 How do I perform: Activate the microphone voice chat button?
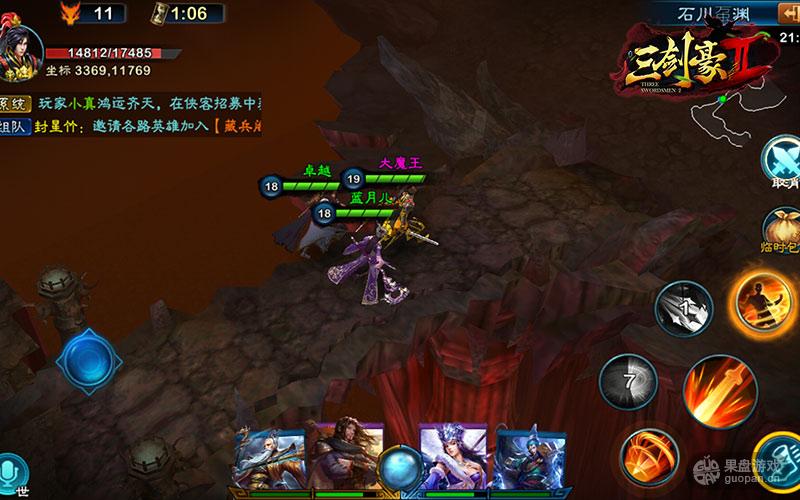(14, 472)
